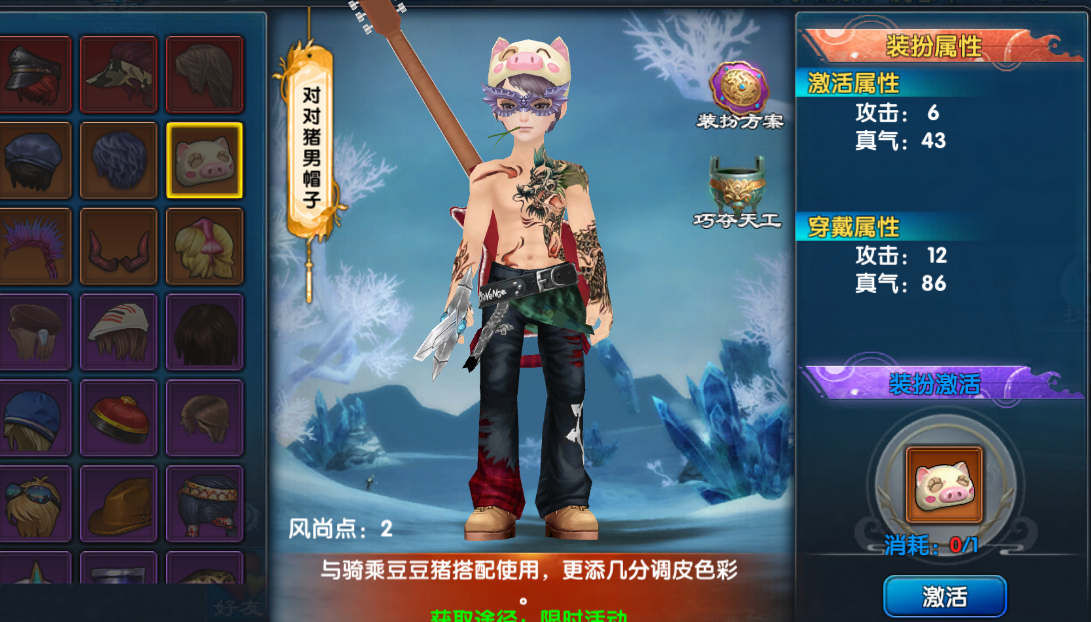This screenshot has width=1091, height=622.
Task: Select the dark blue spiky hair slot
Action: click(119, 160)
